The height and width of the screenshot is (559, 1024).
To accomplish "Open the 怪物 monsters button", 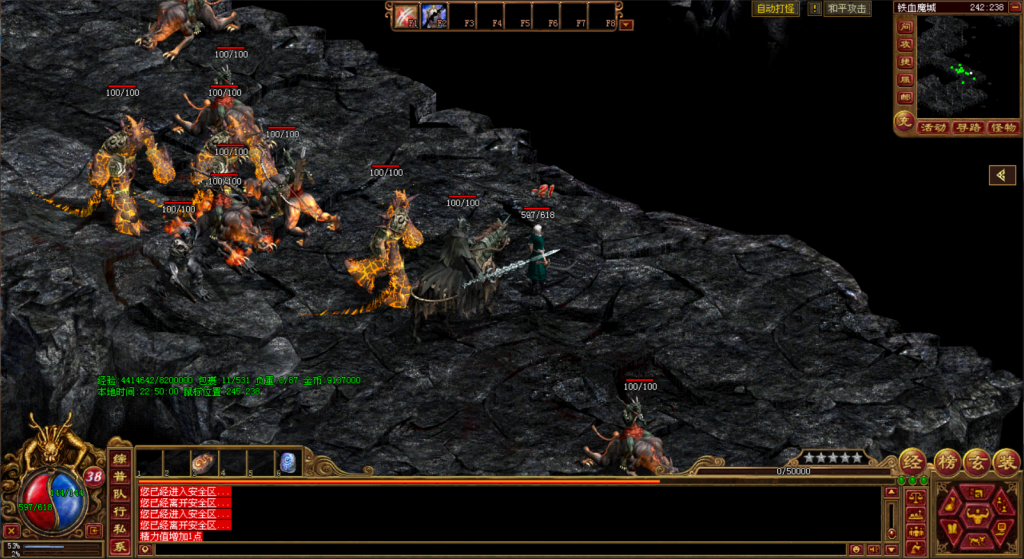I will (x=1002, y=128).
